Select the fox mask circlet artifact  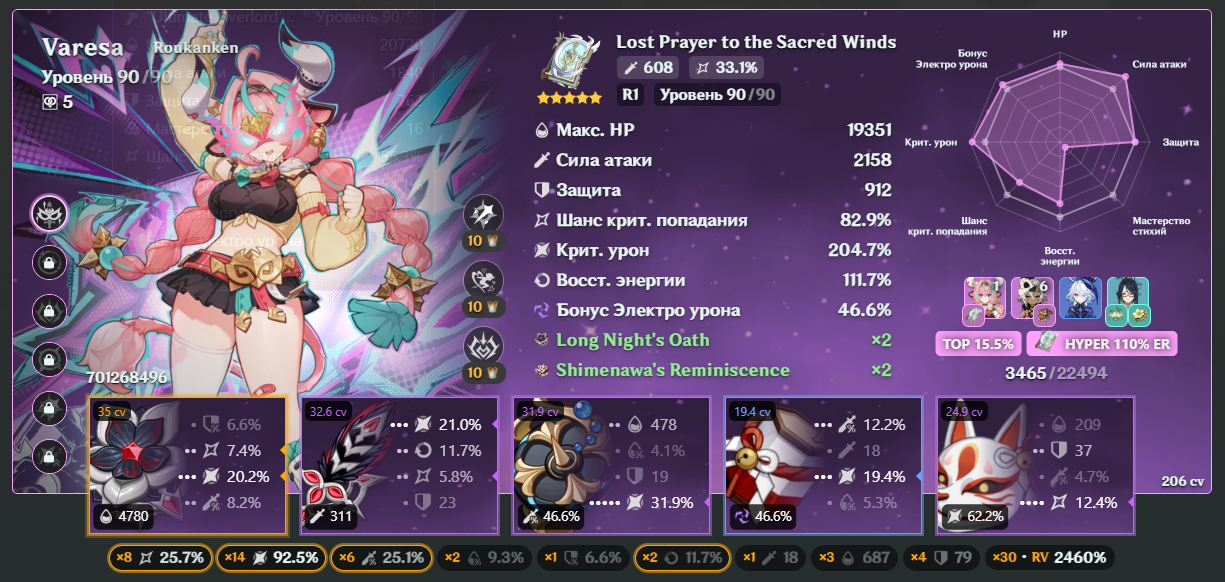[1035, 464]
